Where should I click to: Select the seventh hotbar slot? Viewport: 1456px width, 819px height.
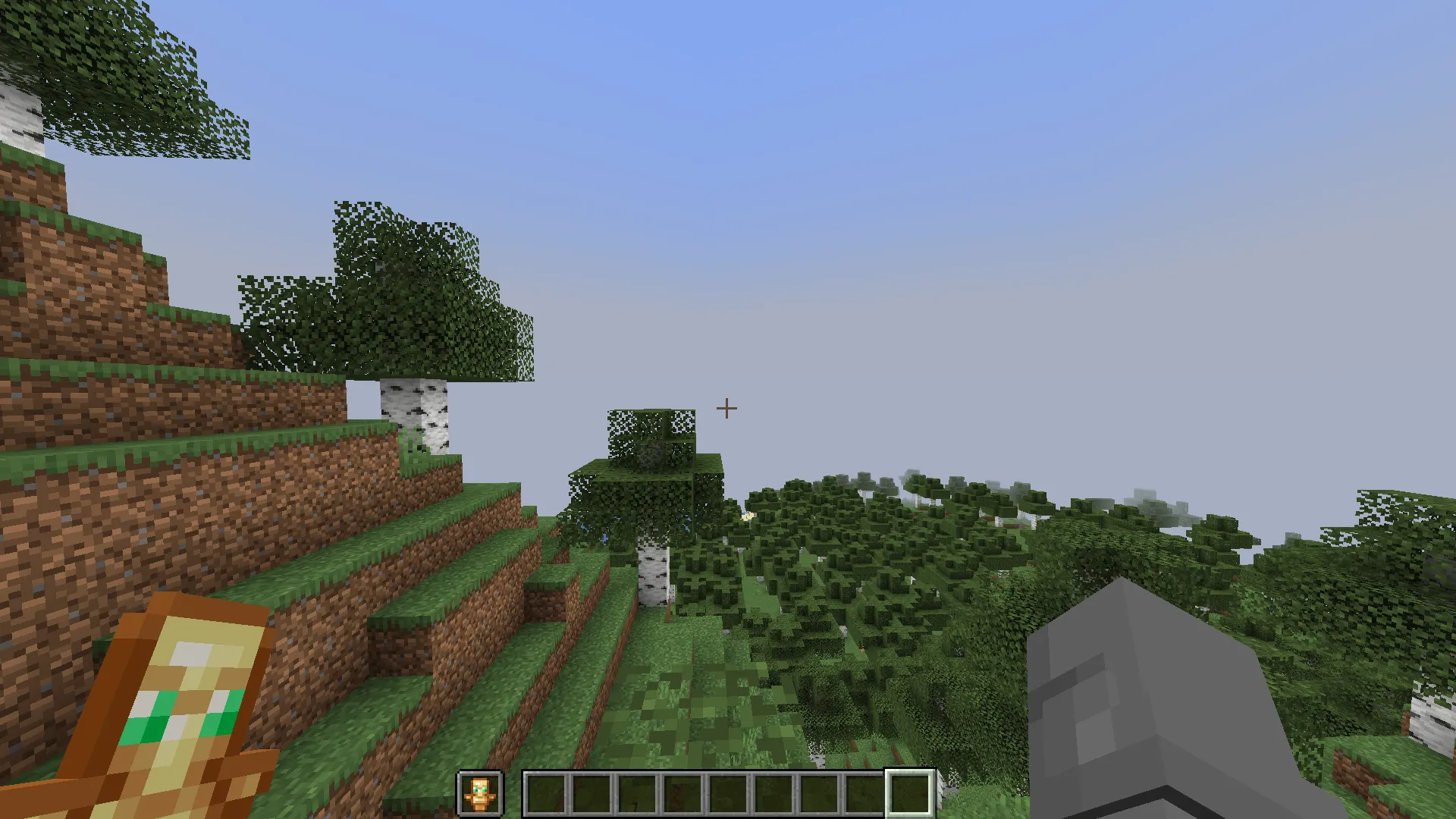coord(819,793)
